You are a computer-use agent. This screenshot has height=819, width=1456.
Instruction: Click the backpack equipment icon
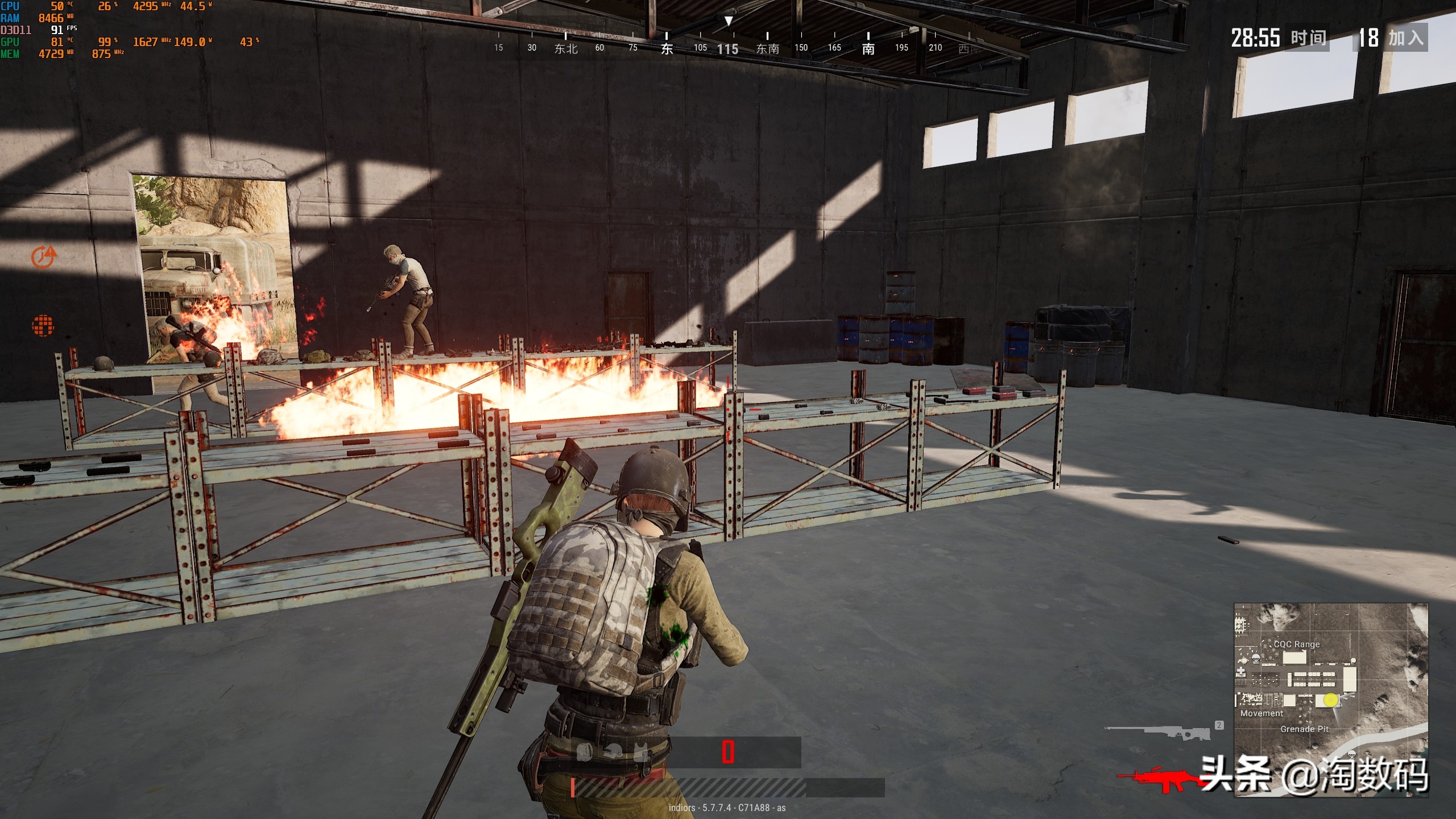coord(585,753)
